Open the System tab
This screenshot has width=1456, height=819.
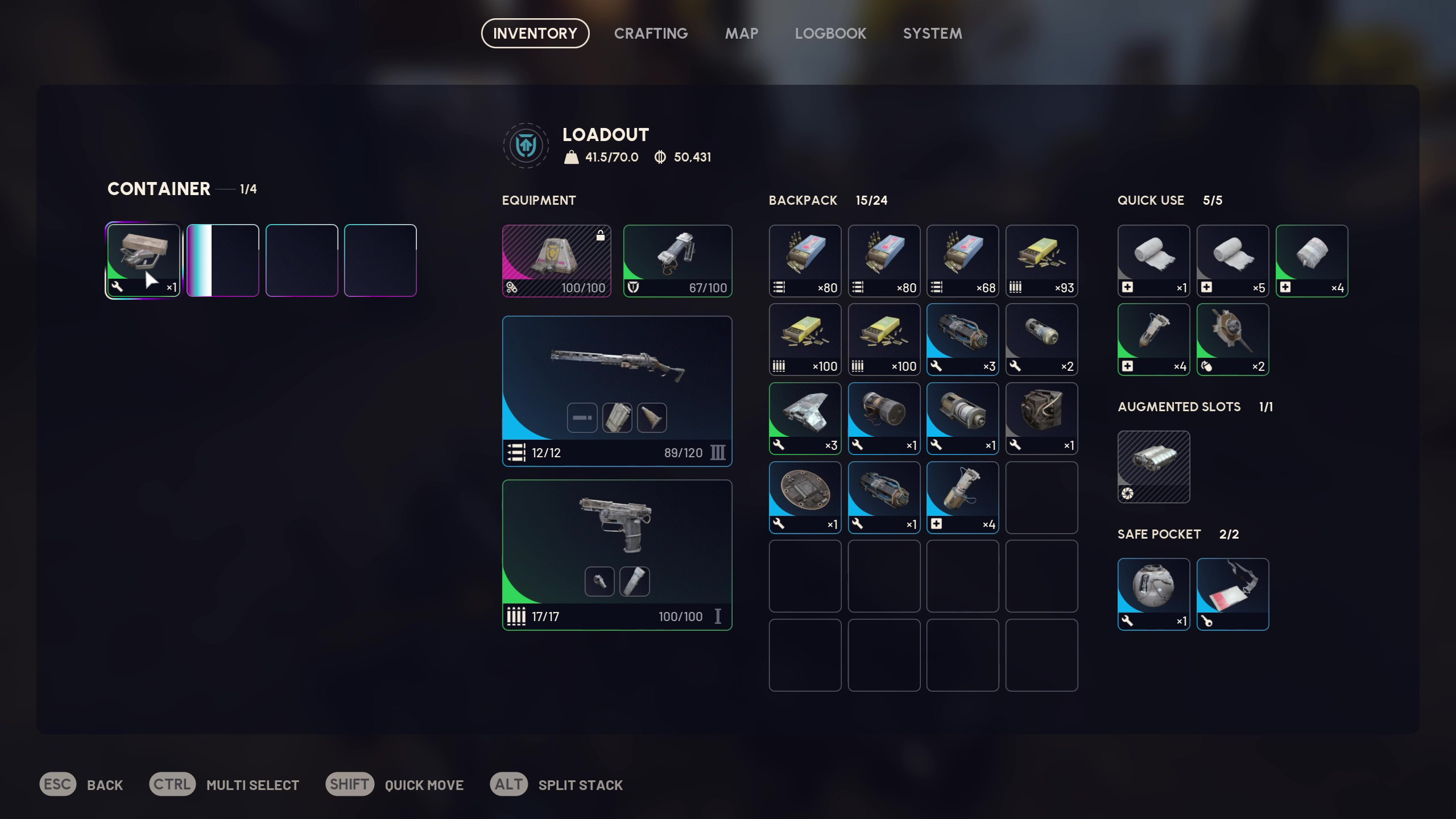(x=932, y=34)
